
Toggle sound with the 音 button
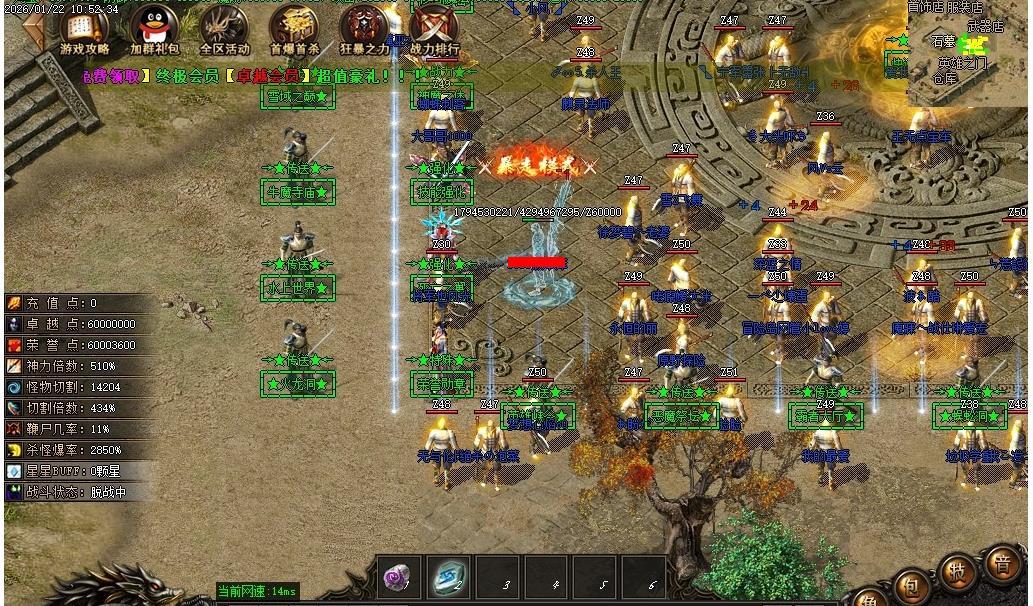click(1001, 563)
